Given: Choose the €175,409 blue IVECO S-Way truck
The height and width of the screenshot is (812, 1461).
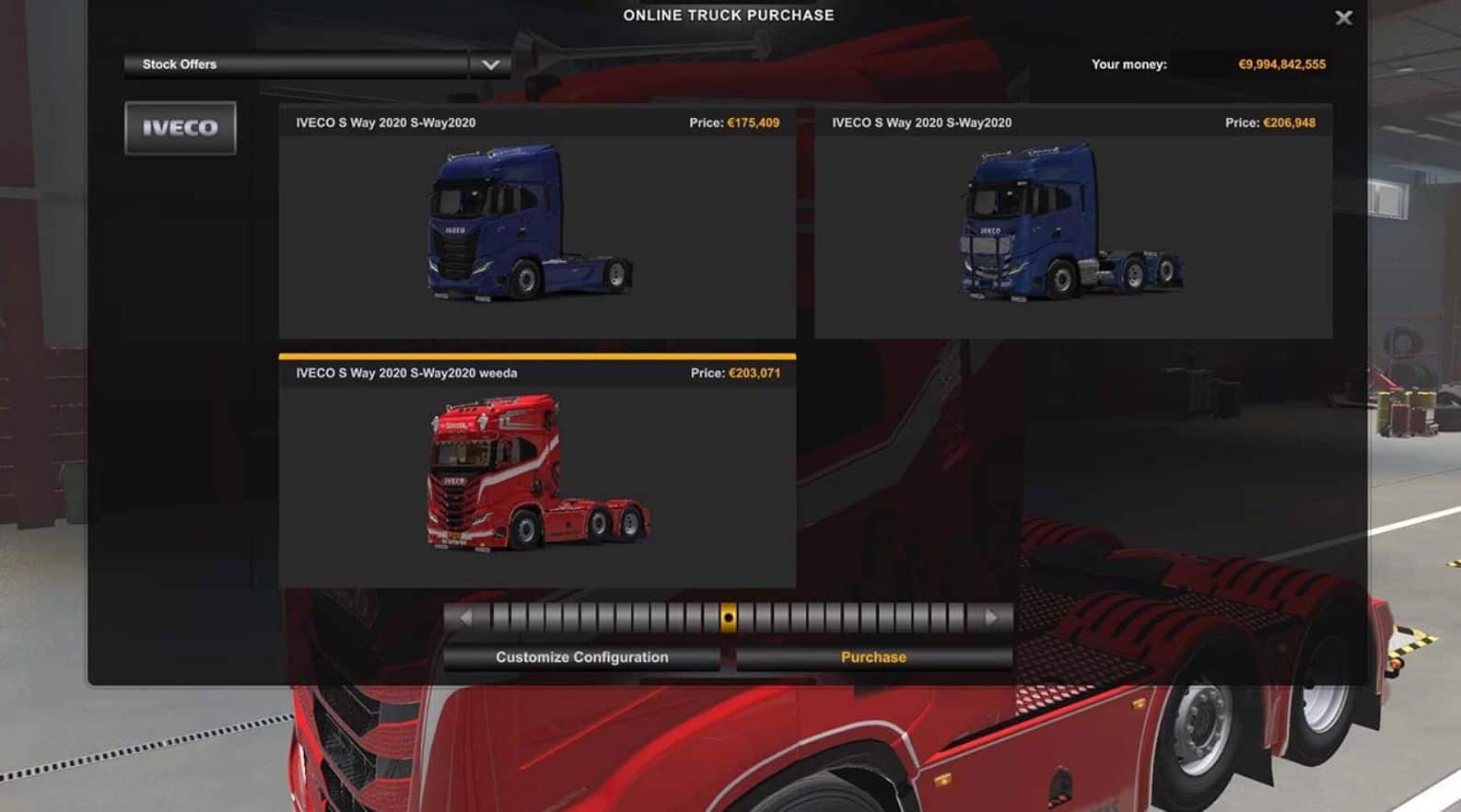Looking at the screenshot, I should point(537,222).
